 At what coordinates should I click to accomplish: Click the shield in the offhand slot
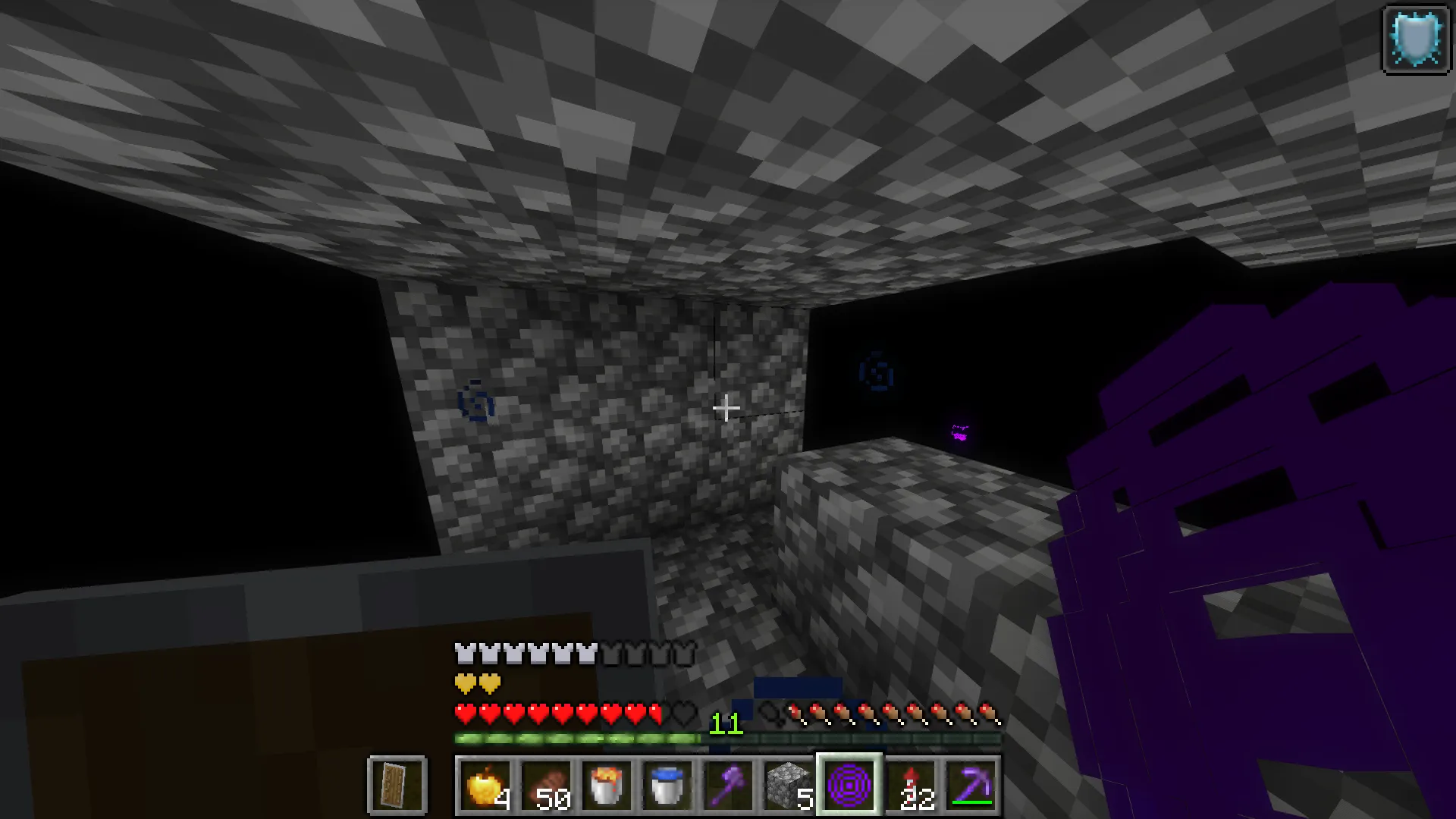pyautogui.click(x=397, y=785)
